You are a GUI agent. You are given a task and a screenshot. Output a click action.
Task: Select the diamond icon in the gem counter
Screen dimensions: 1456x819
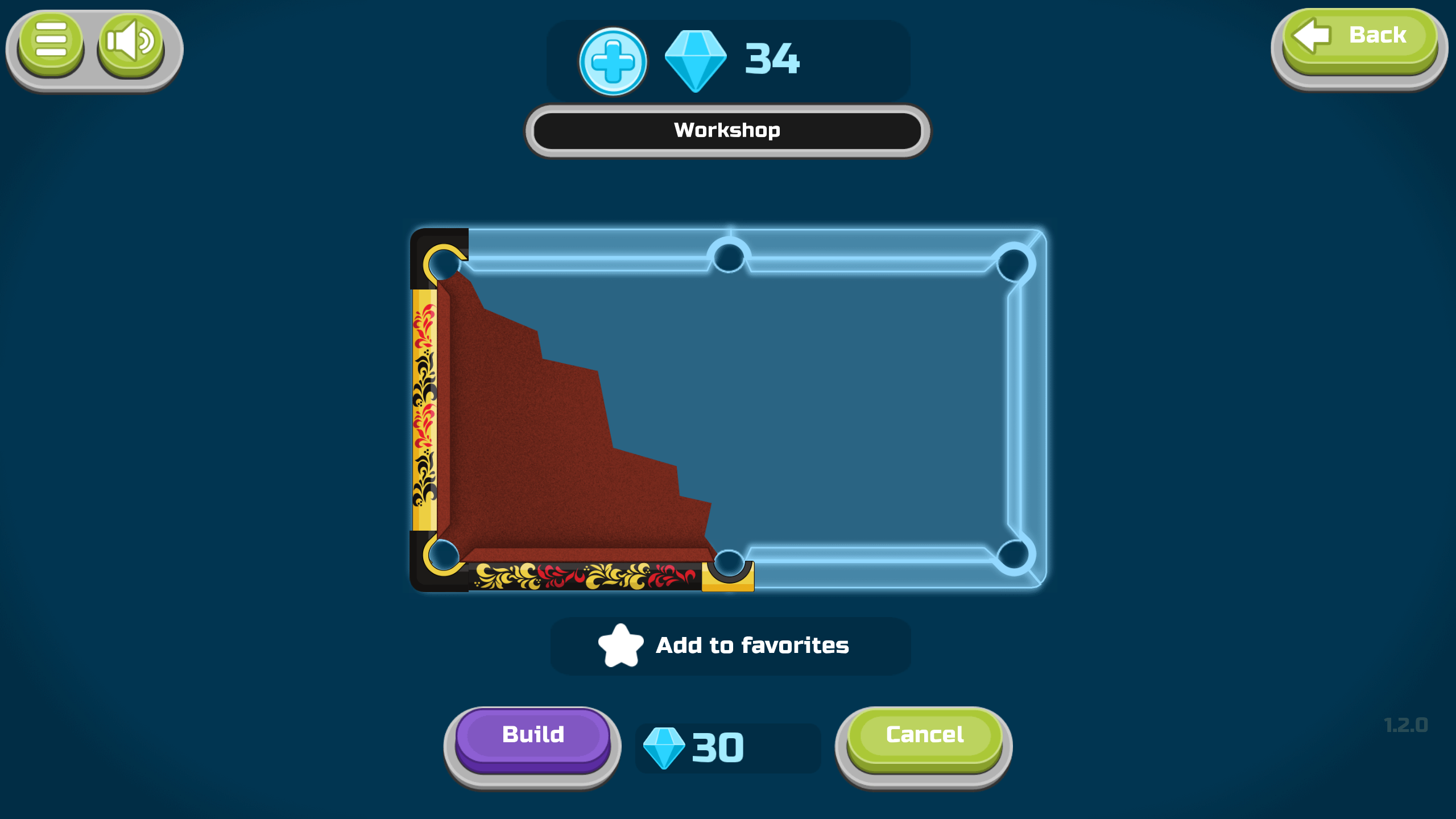tap(695, 59)
